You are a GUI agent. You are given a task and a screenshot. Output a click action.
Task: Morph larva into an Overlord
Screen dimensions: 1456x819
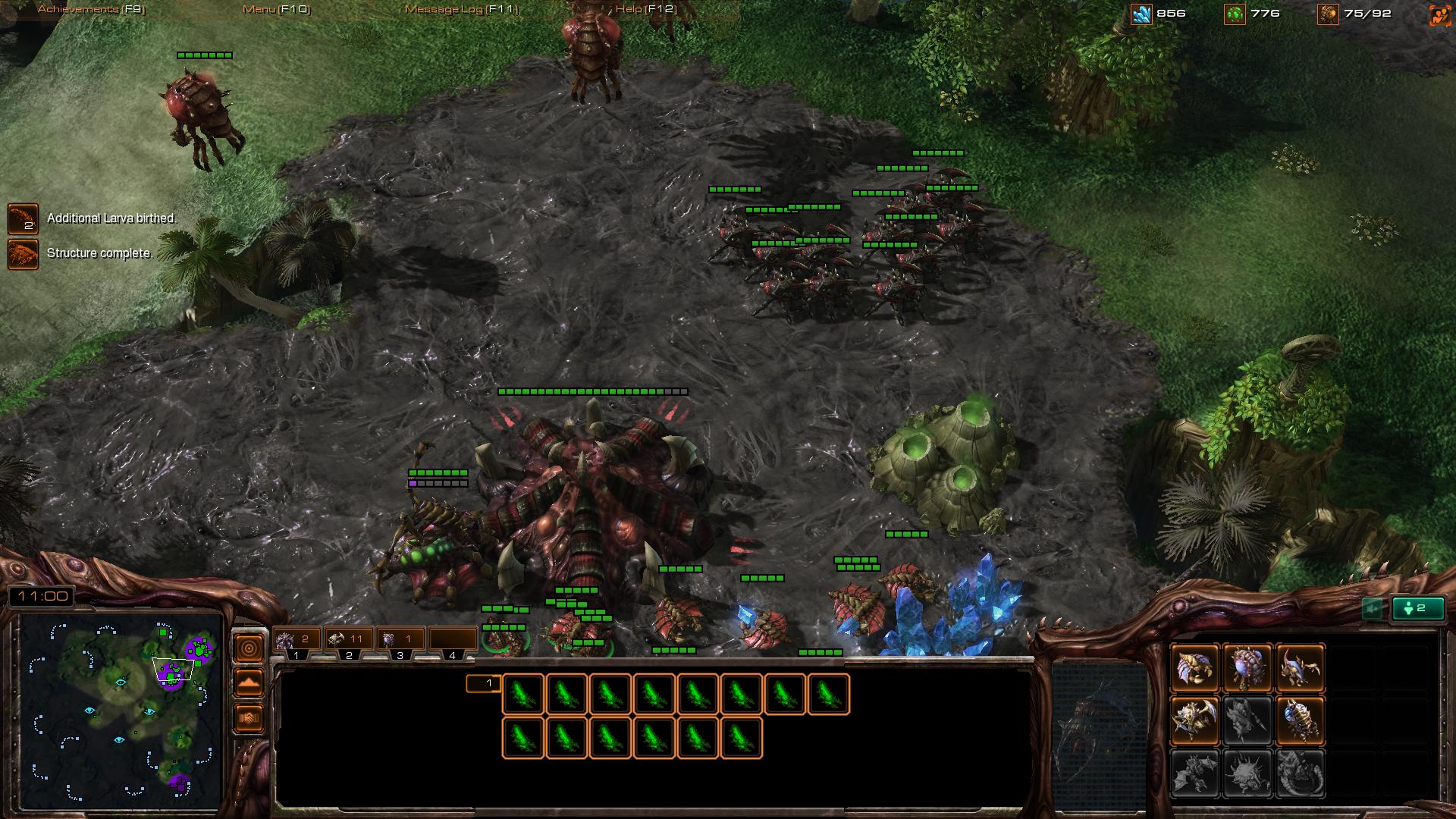pyautogui.click(x=1247, y=667)
